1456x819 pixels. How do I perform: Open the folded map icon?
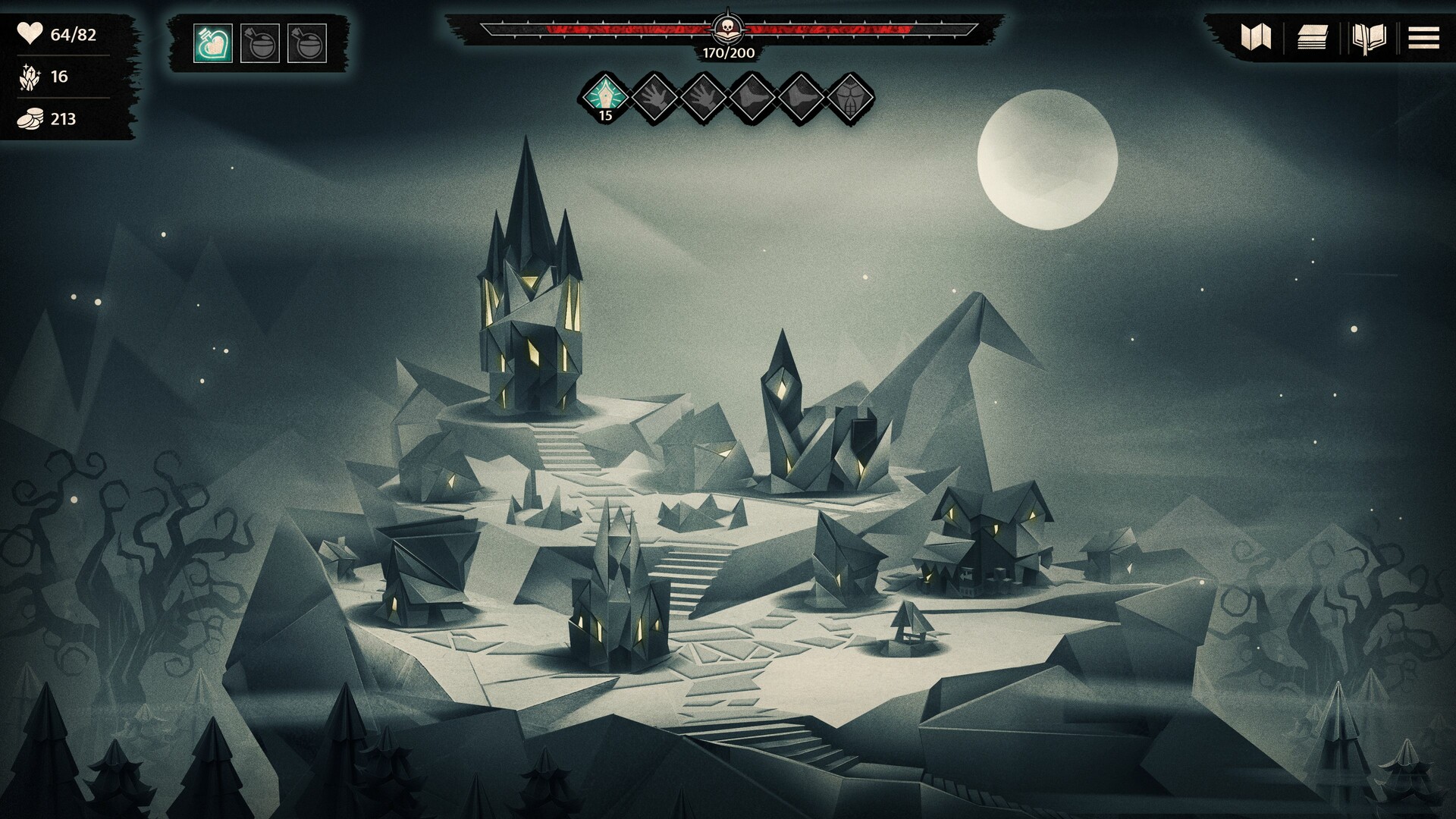click(x=1255, y=37)
